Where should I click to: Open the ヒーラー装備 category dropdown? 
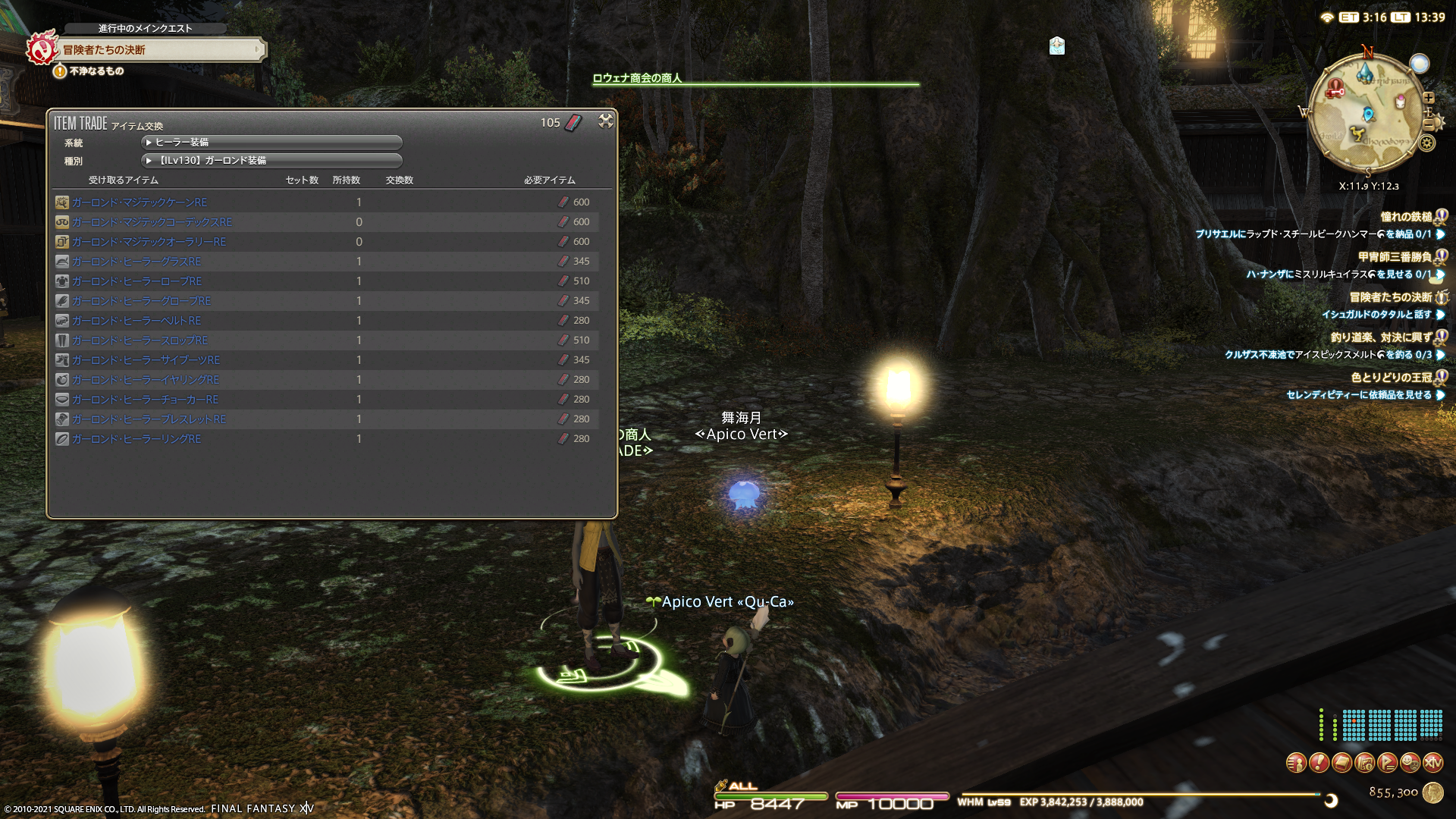coord(271,143)
